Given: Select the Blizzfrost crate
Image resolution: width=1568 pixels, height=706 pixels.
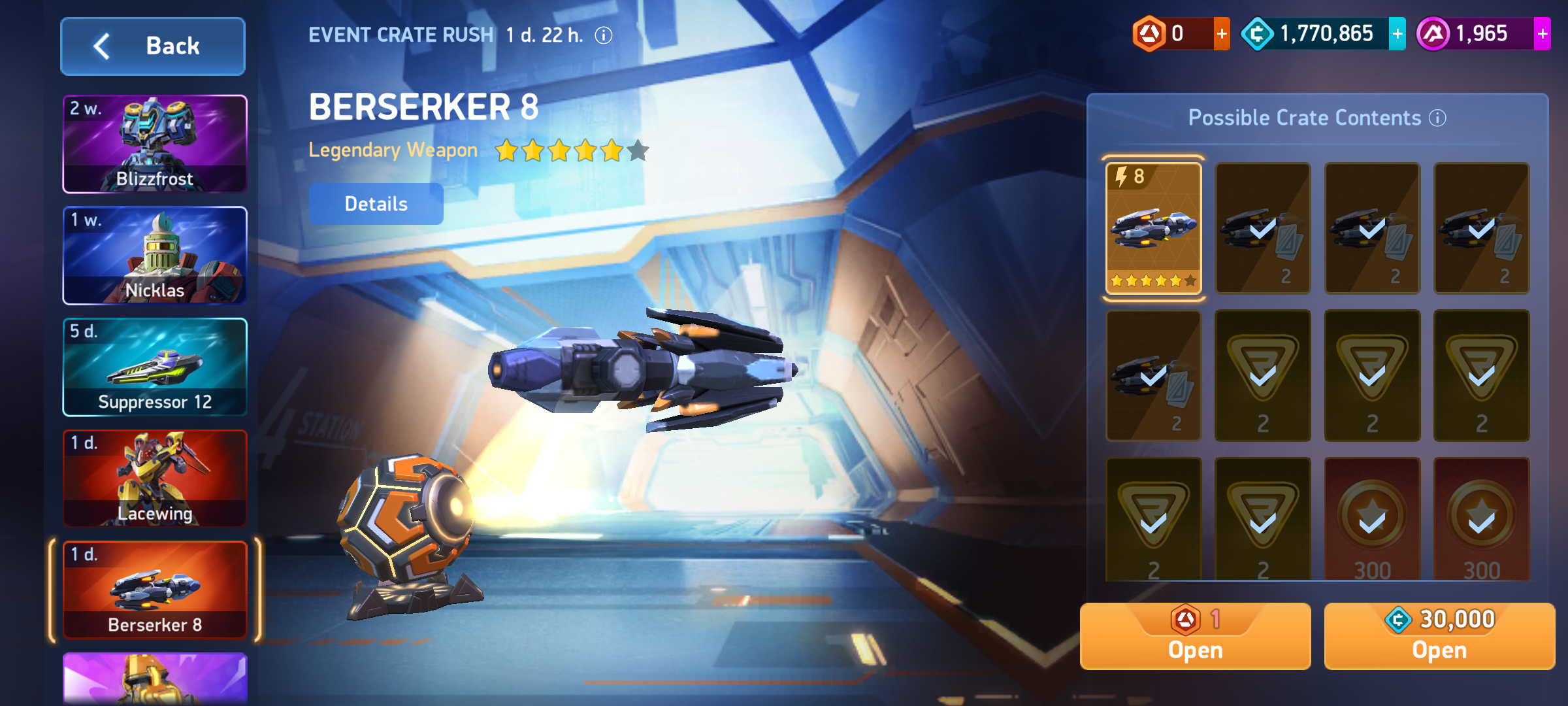Looking at the screenshot, I should [x=155, y=144].
